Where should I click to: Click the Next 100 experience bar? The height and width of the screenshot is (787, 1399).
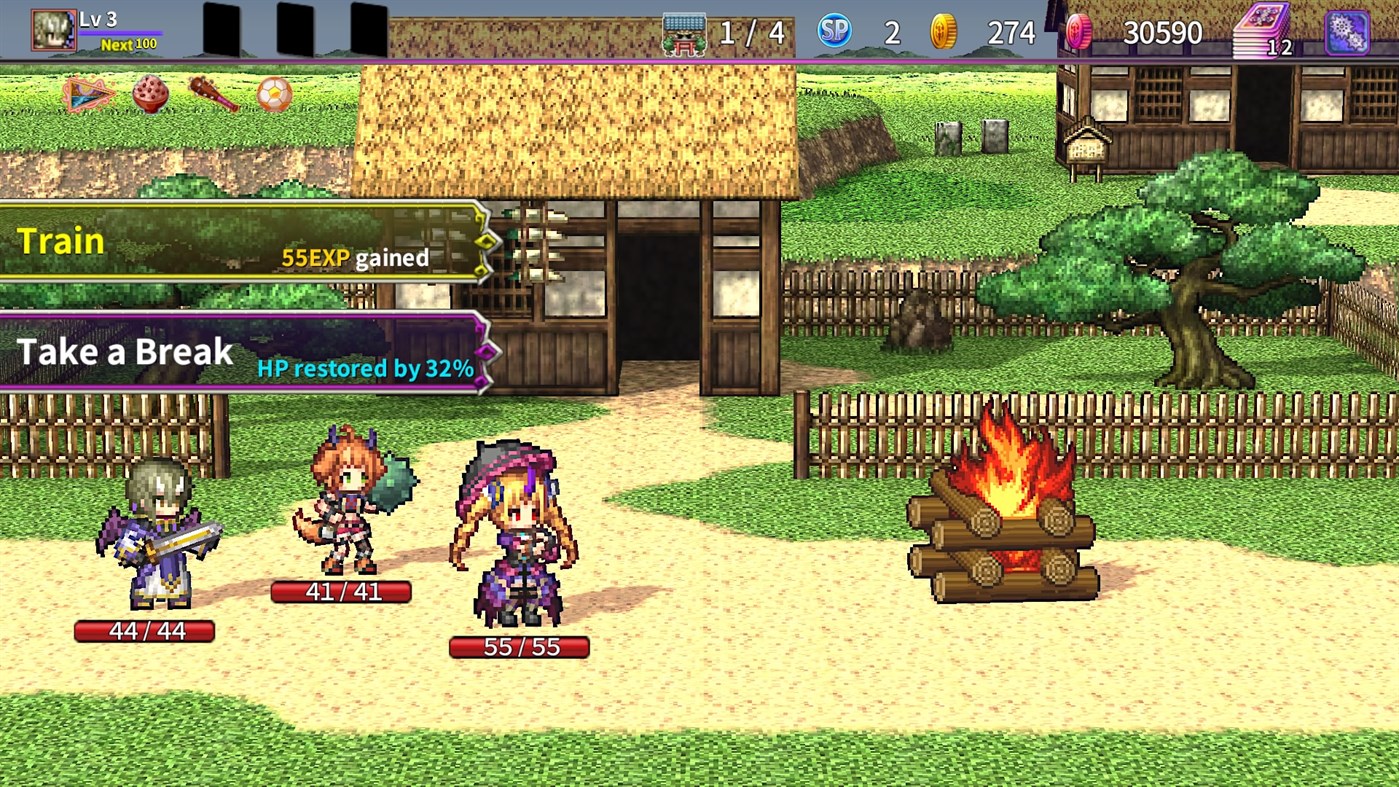(x=127, y=44)
